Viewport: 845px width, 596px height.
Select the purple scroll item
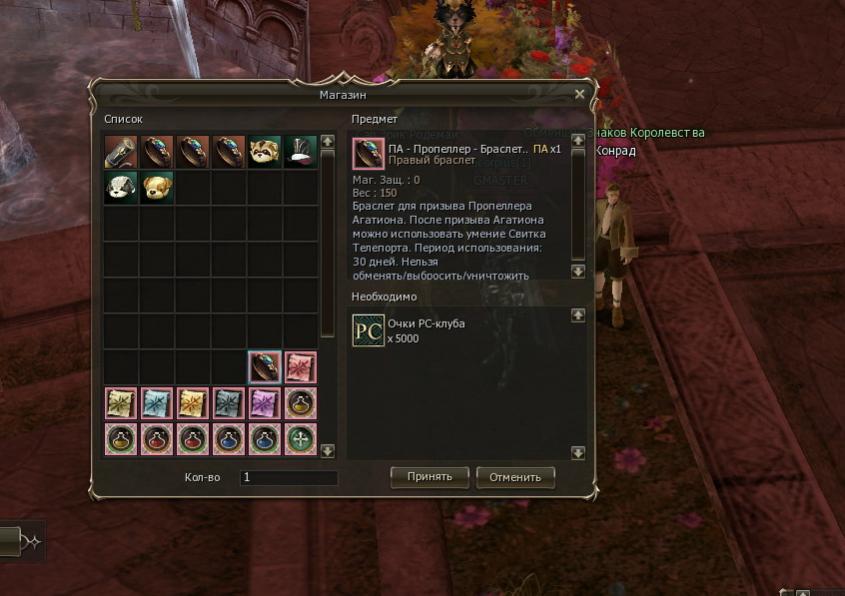coord(265,403)
